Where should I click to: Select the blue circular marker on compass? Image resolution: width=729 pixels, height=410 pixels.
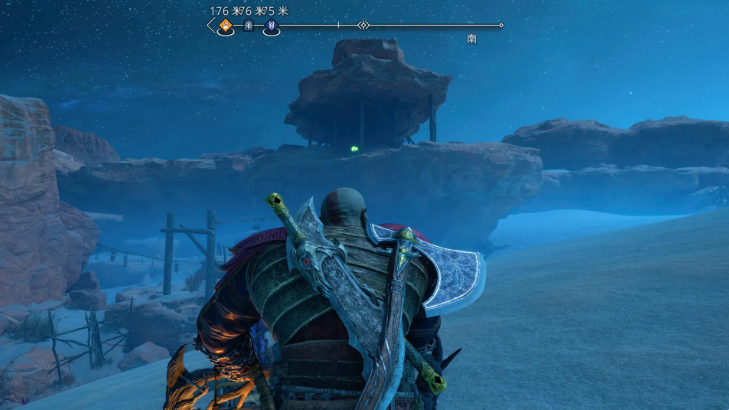[270, 27]
